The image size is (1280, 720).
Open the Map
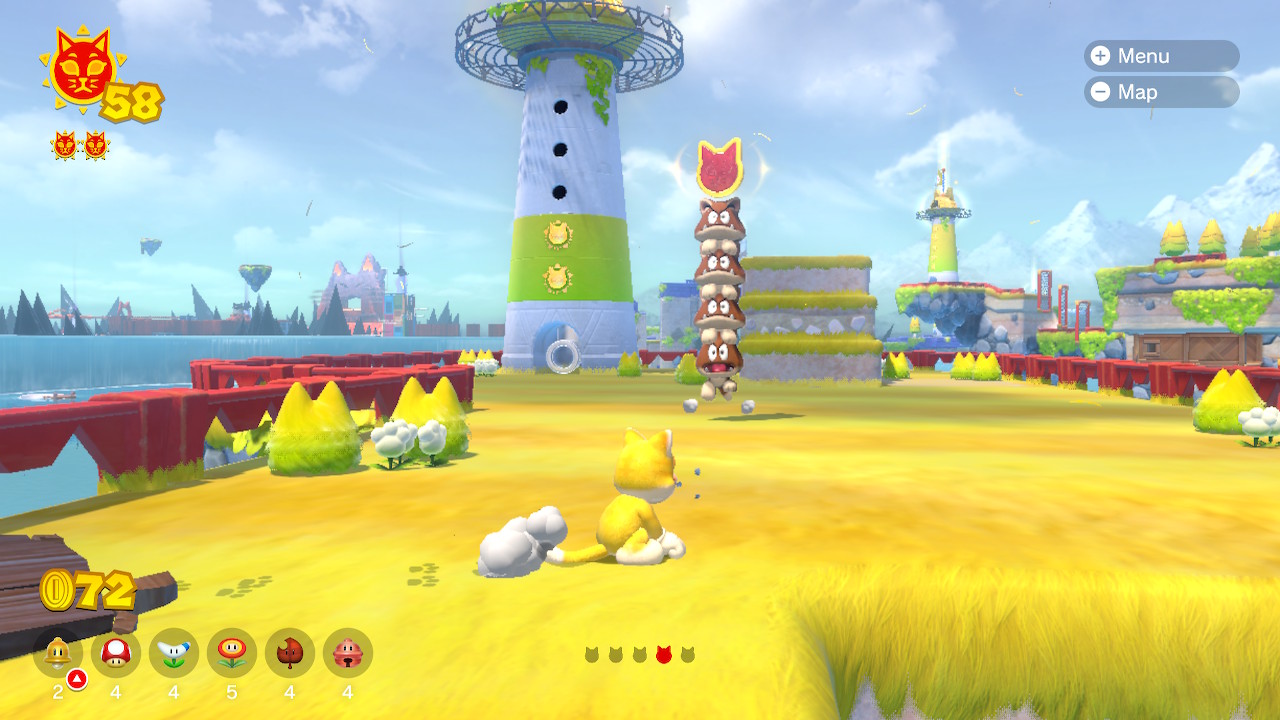pos(1160,92)
